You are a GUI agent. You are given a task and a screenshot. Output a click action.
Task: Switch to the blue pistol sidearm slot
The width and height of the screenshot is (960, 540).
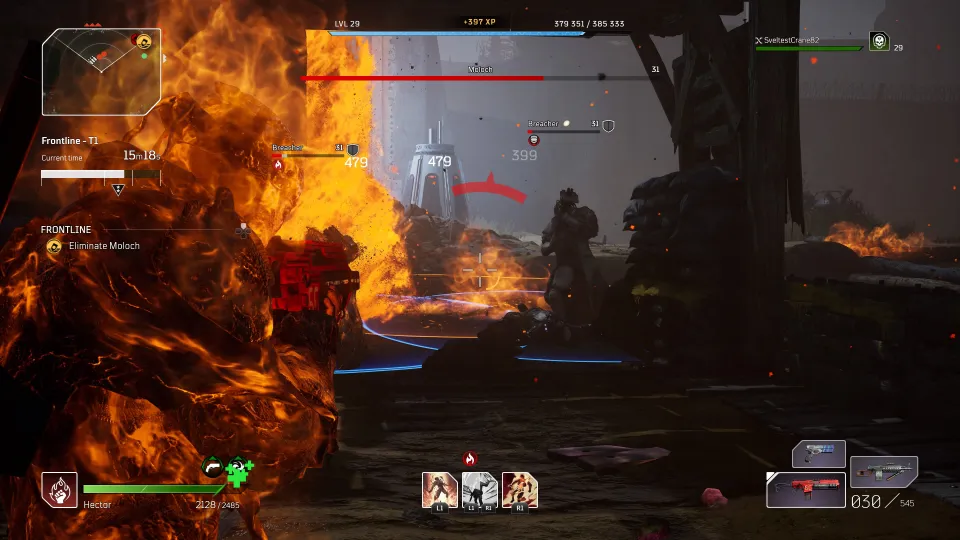(819, 454)
